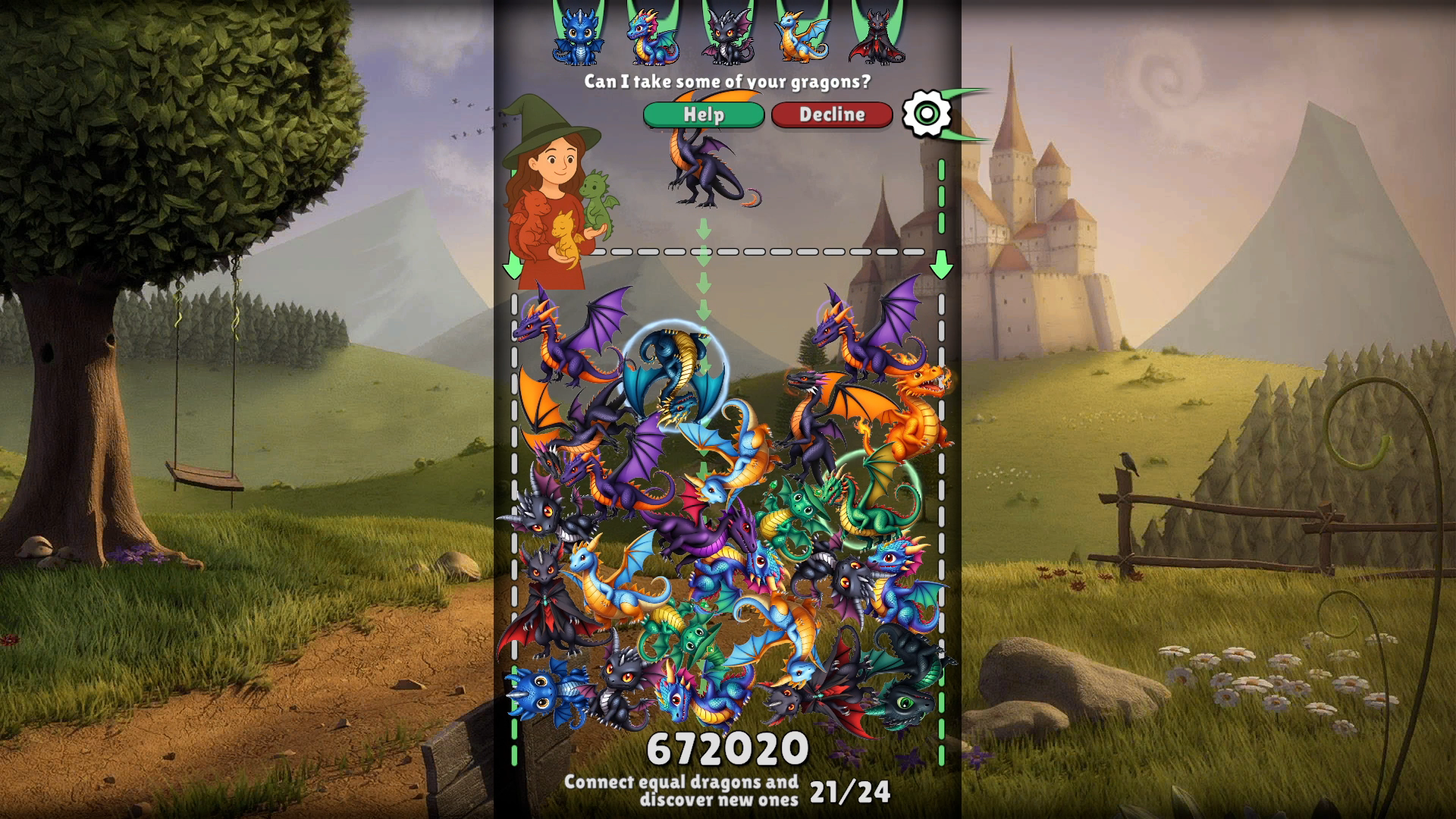Select the orange-and-blue dragon collection icon
The height and width of the screenshot is (819, 1456).
tap(801, 36)
